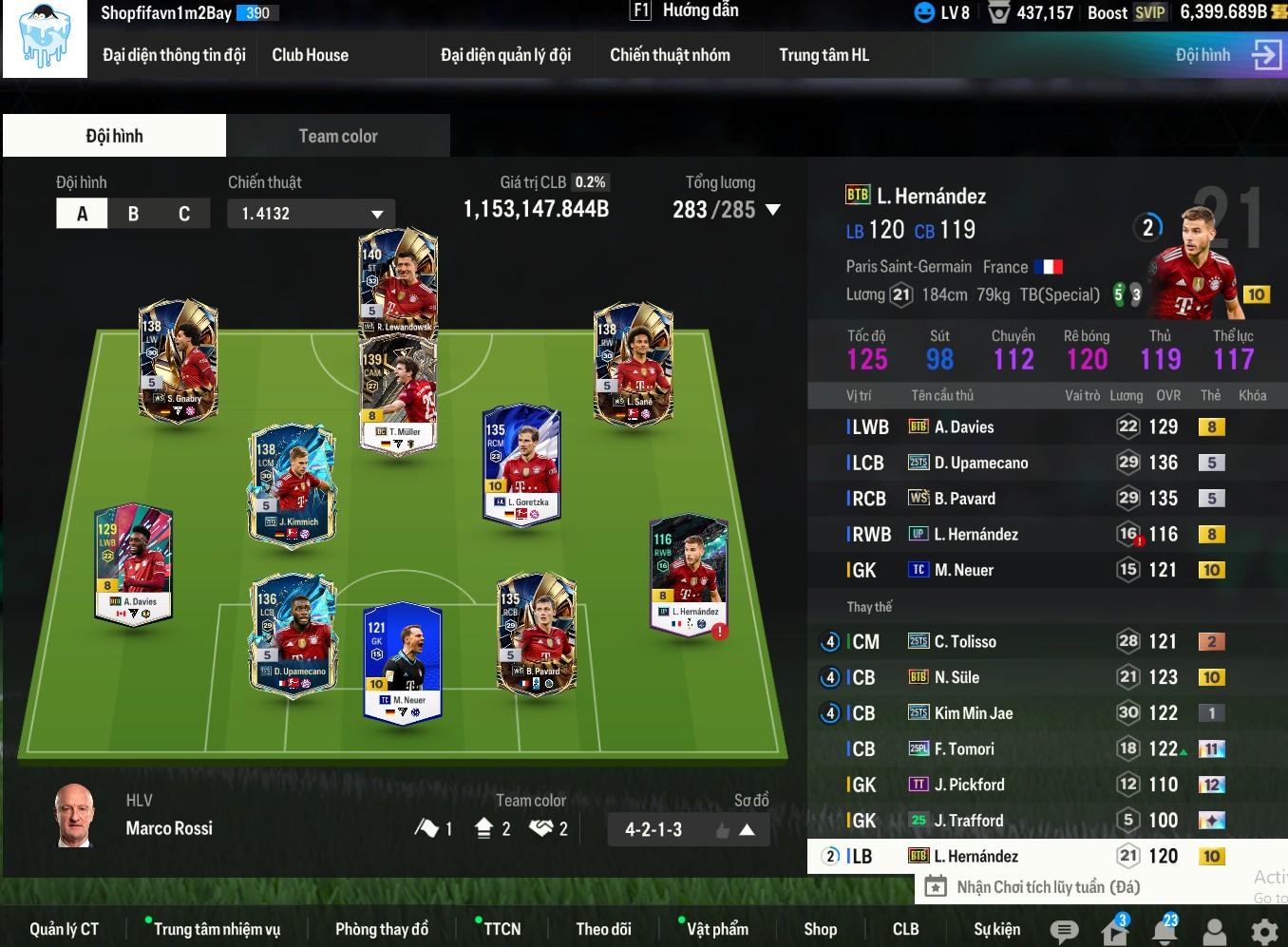Open the chat bubble icon
1288x947 pixels.
point(1064,931)
